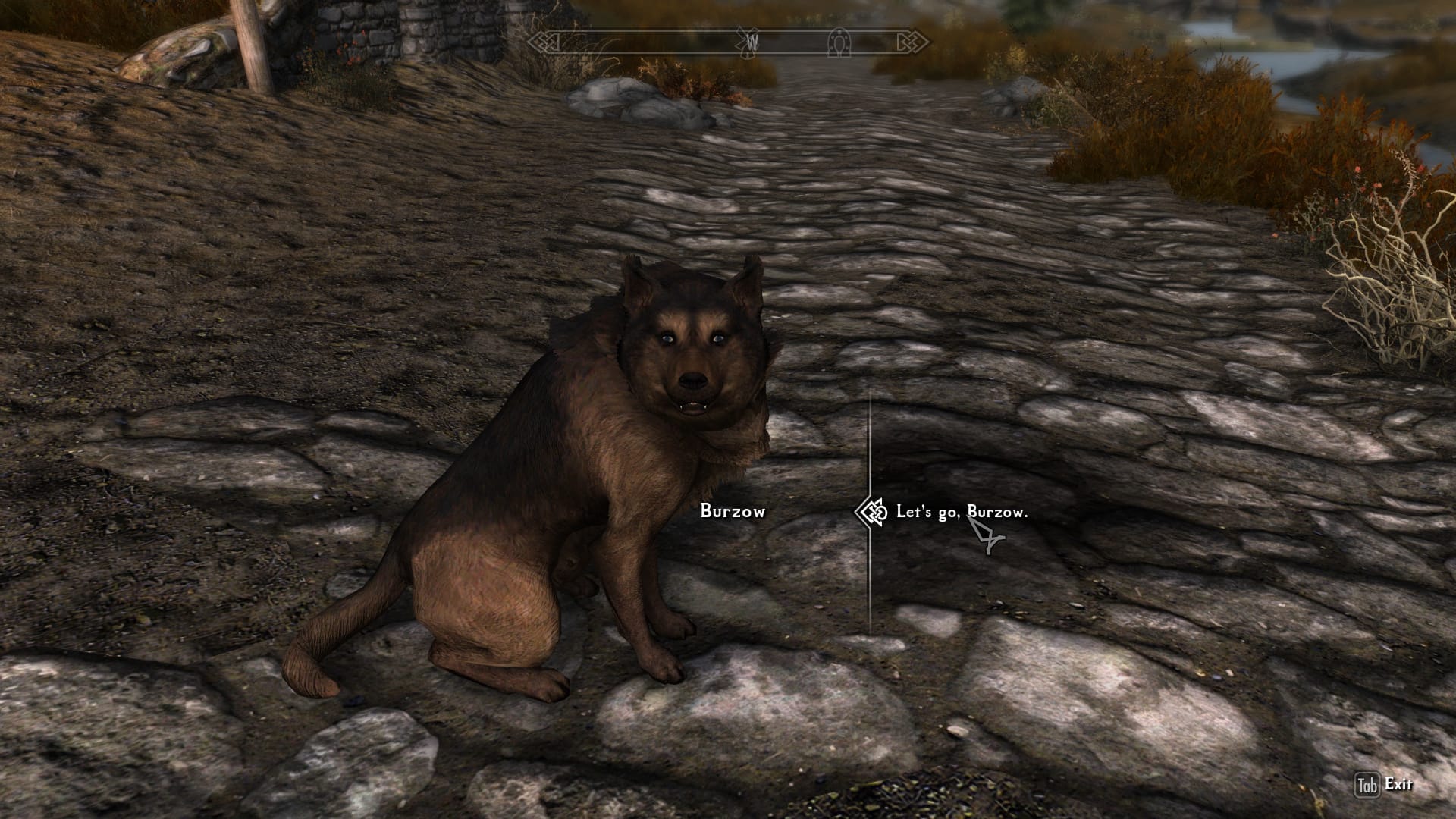This screenshot has height=819, width=1456.
Task: Choose the "Let's go, Burzow." dialogue option
Action: (961, 512)
